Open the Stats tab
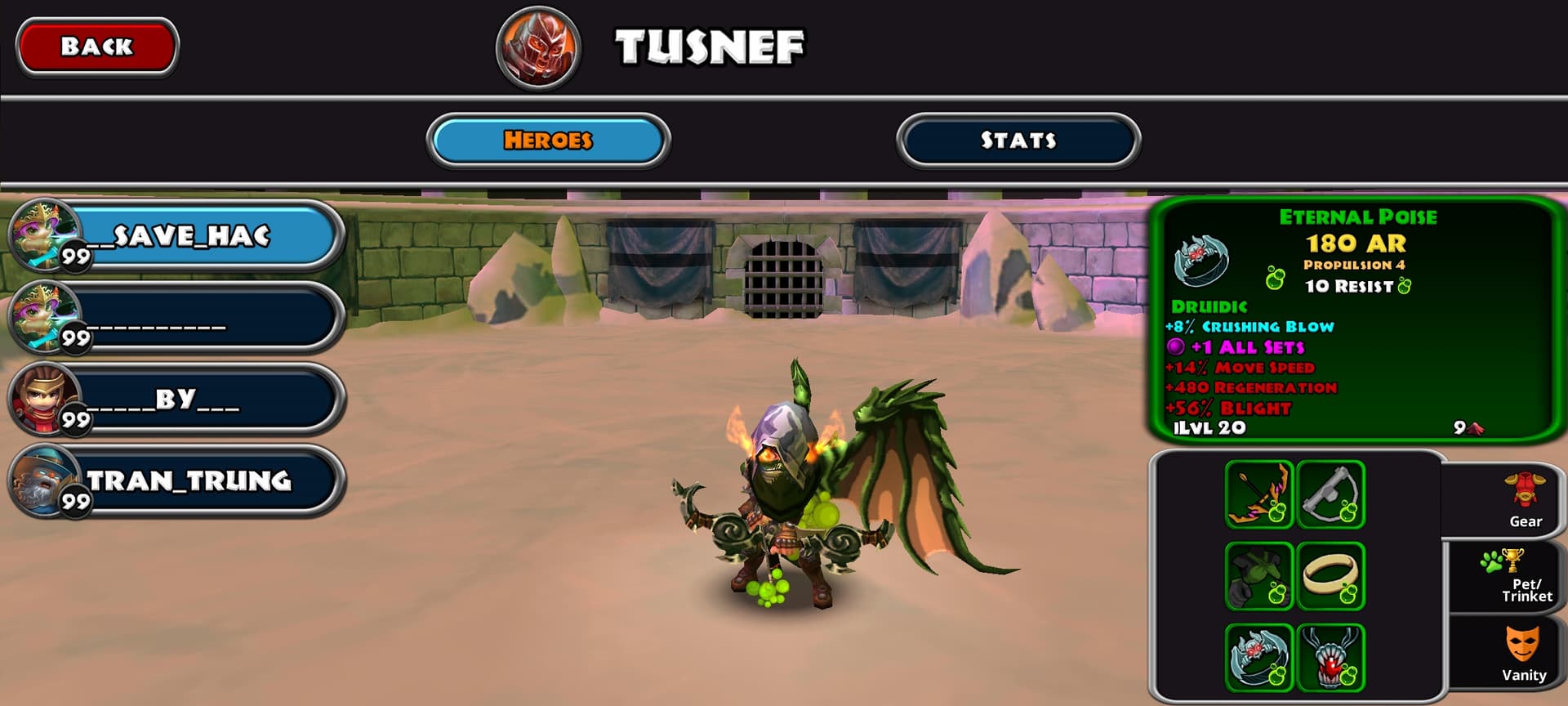The height and width of the screenshot is (706, 1568). pyautogui.click(x=1018, y=141)
